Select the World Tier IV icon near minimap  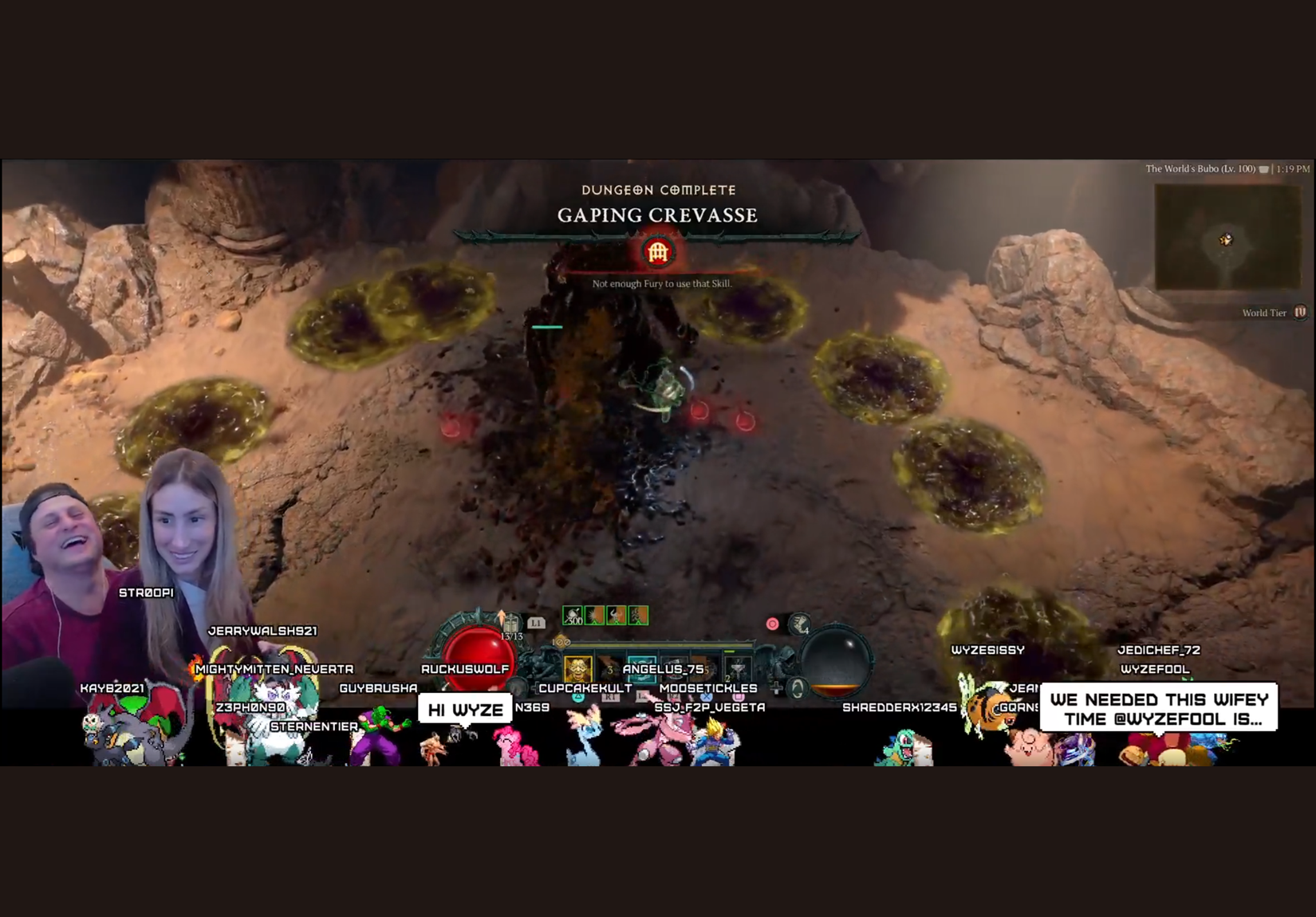pos(1300,312)
